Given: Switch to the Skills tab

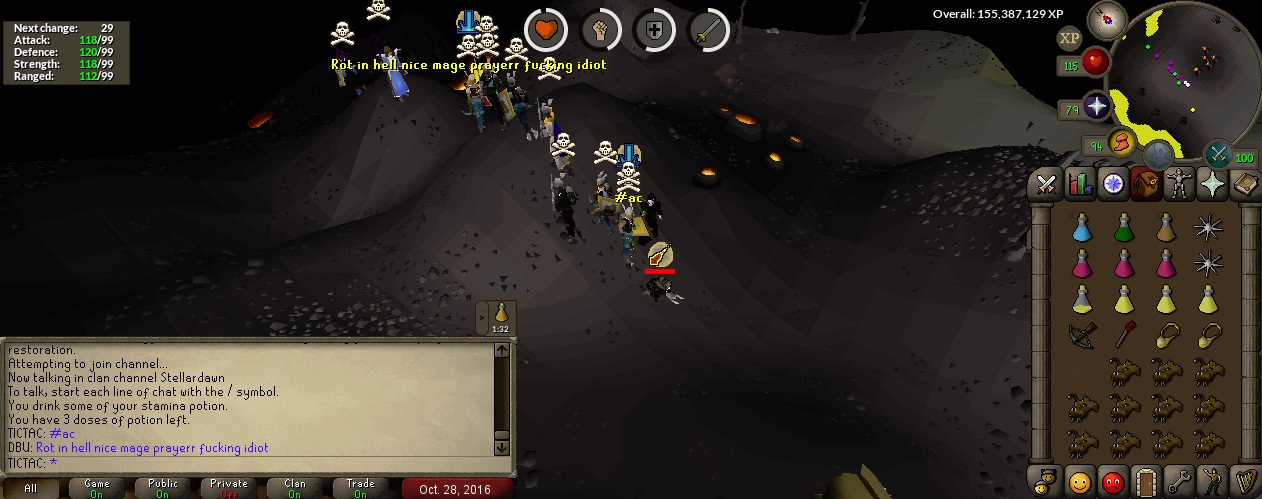Looking at the screenshot, I should tap(1079, 184).
